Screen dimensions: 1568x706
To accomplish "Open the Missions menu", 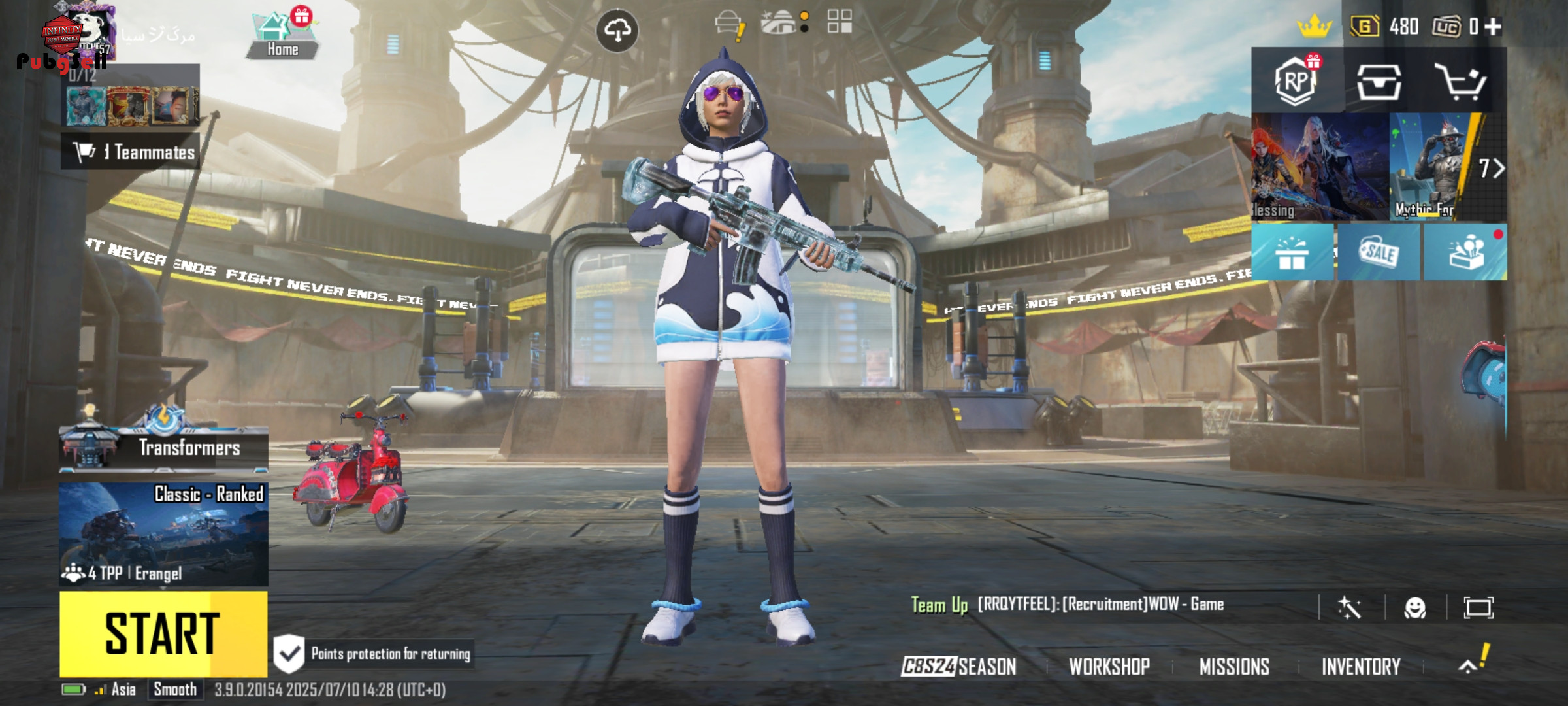I will click(1234, 666).
